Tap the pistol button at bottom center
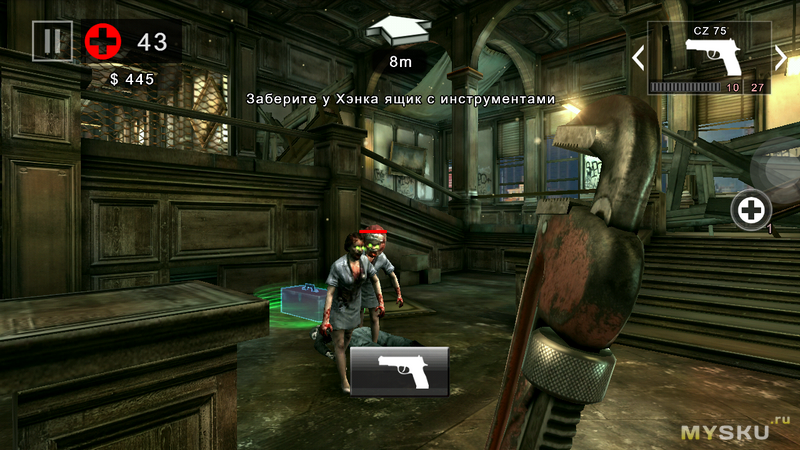 pos(399,371)
